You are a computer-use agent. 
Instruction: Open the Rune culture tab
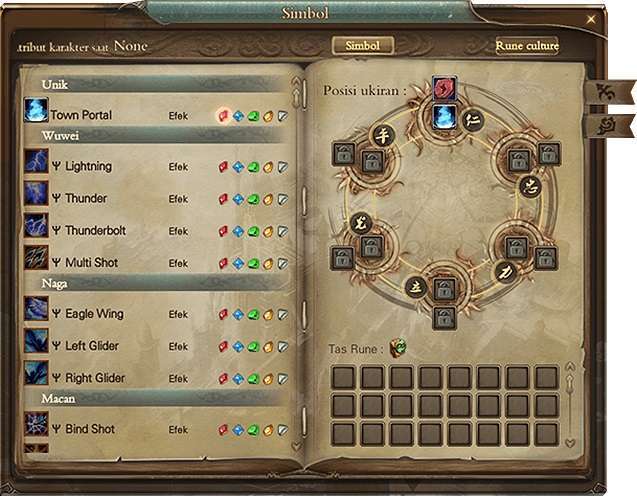click(x=526, y=46)
